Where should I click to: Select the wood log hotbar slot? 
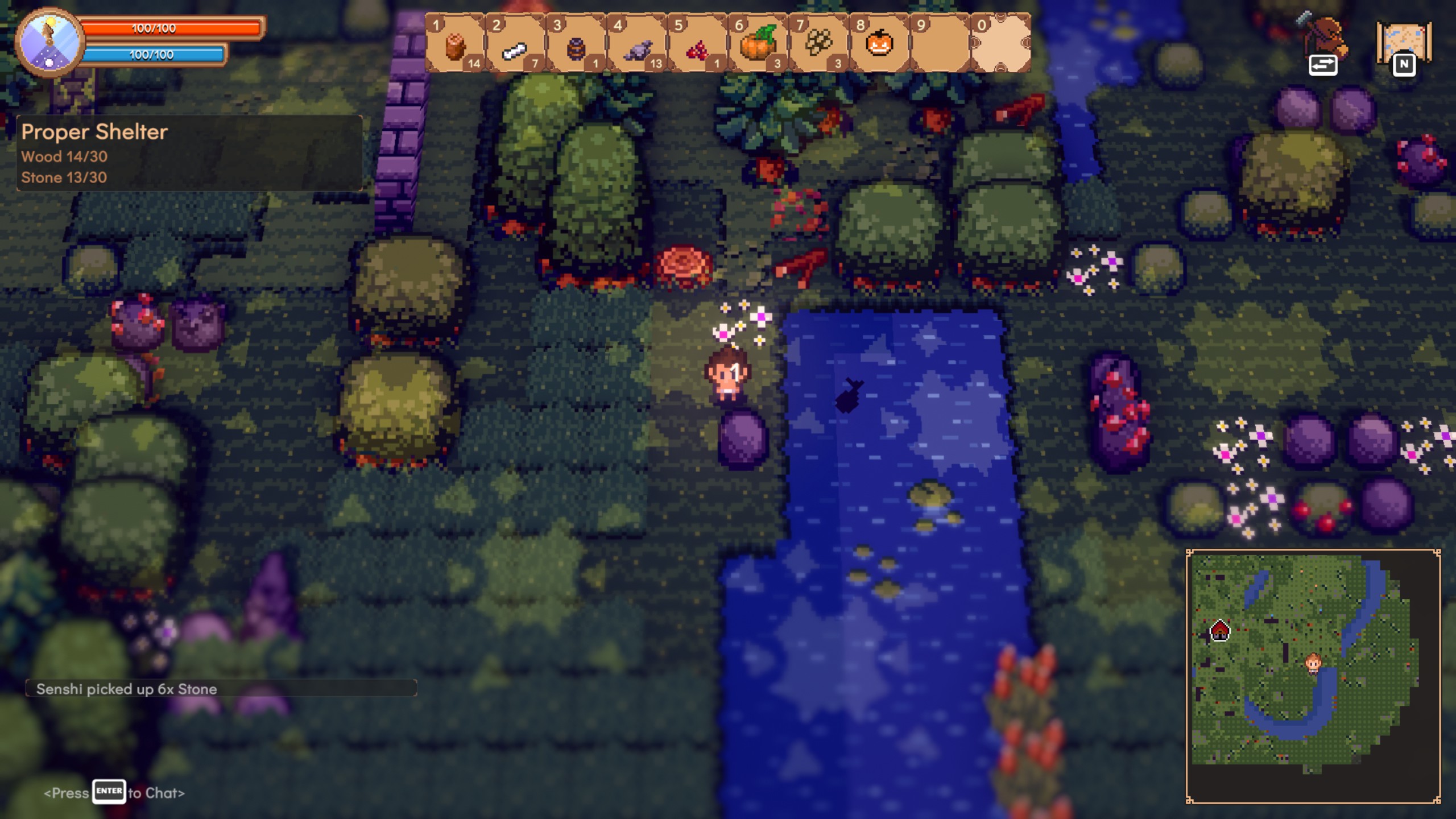[x=456, y=43]
